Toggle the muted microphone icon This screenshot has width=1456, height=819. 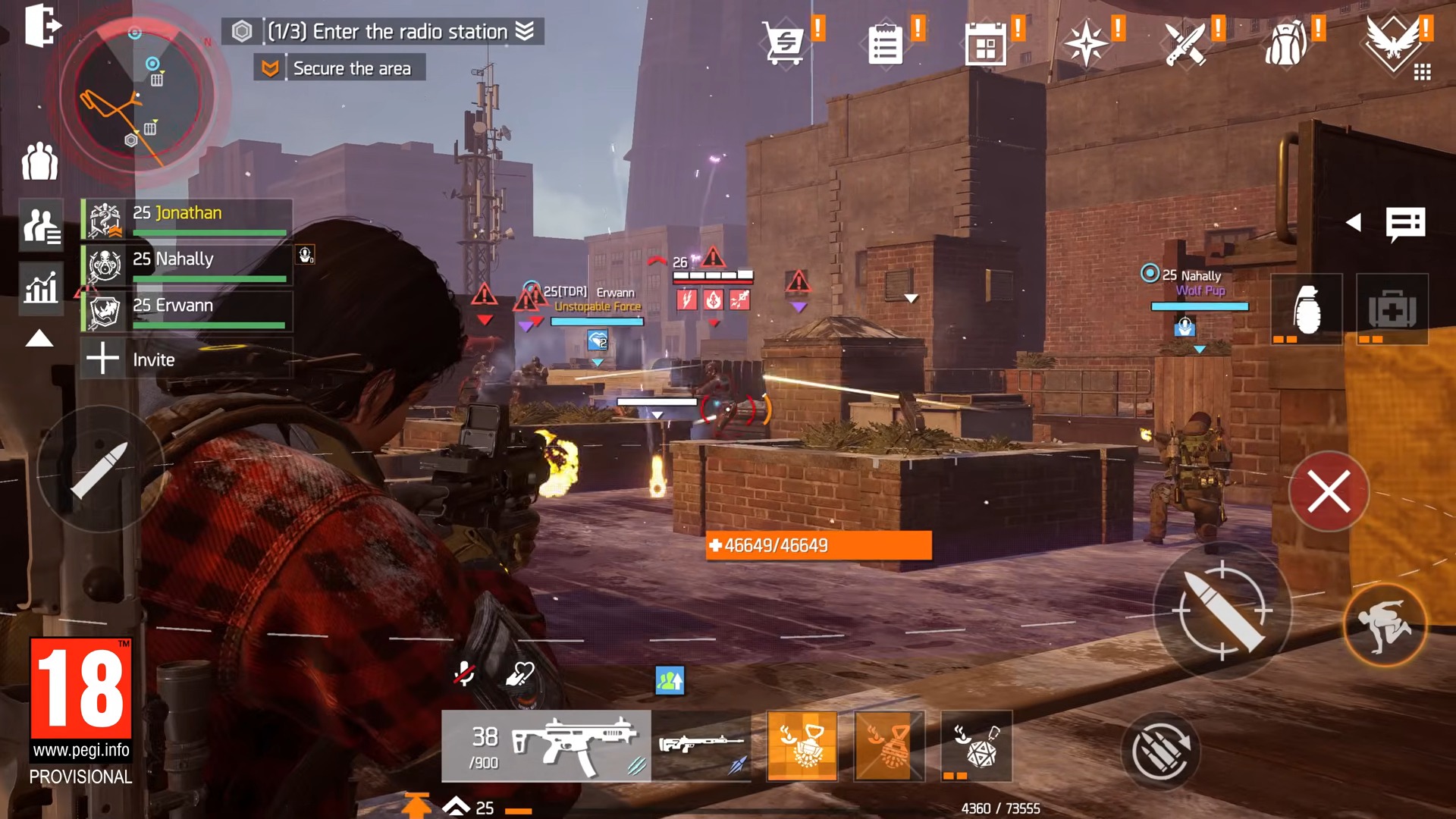(464, 673)
